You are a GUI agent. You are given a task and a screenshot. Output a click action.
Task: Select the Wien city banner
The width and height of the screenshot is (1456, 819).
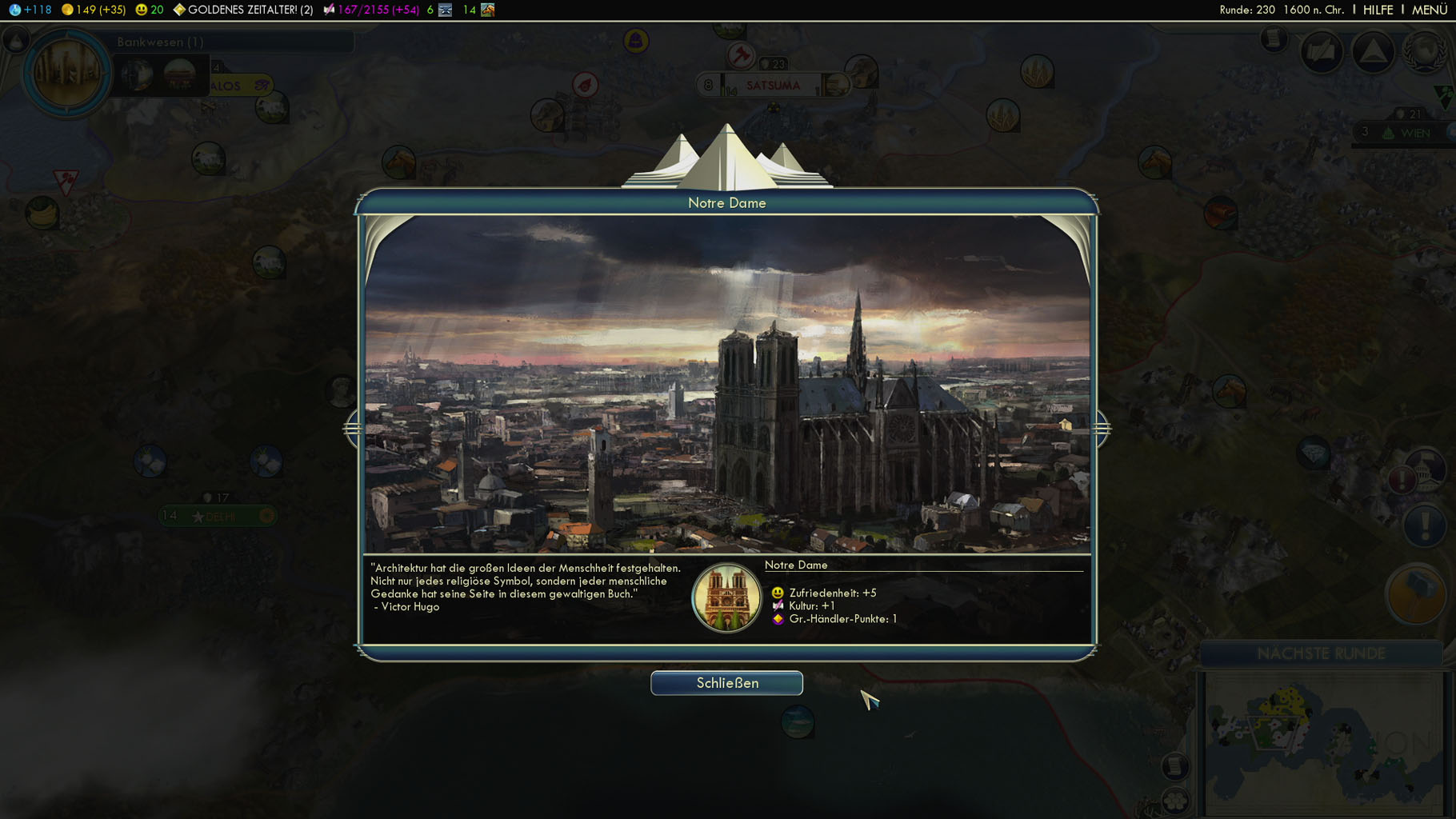[x=1414, y=133]
